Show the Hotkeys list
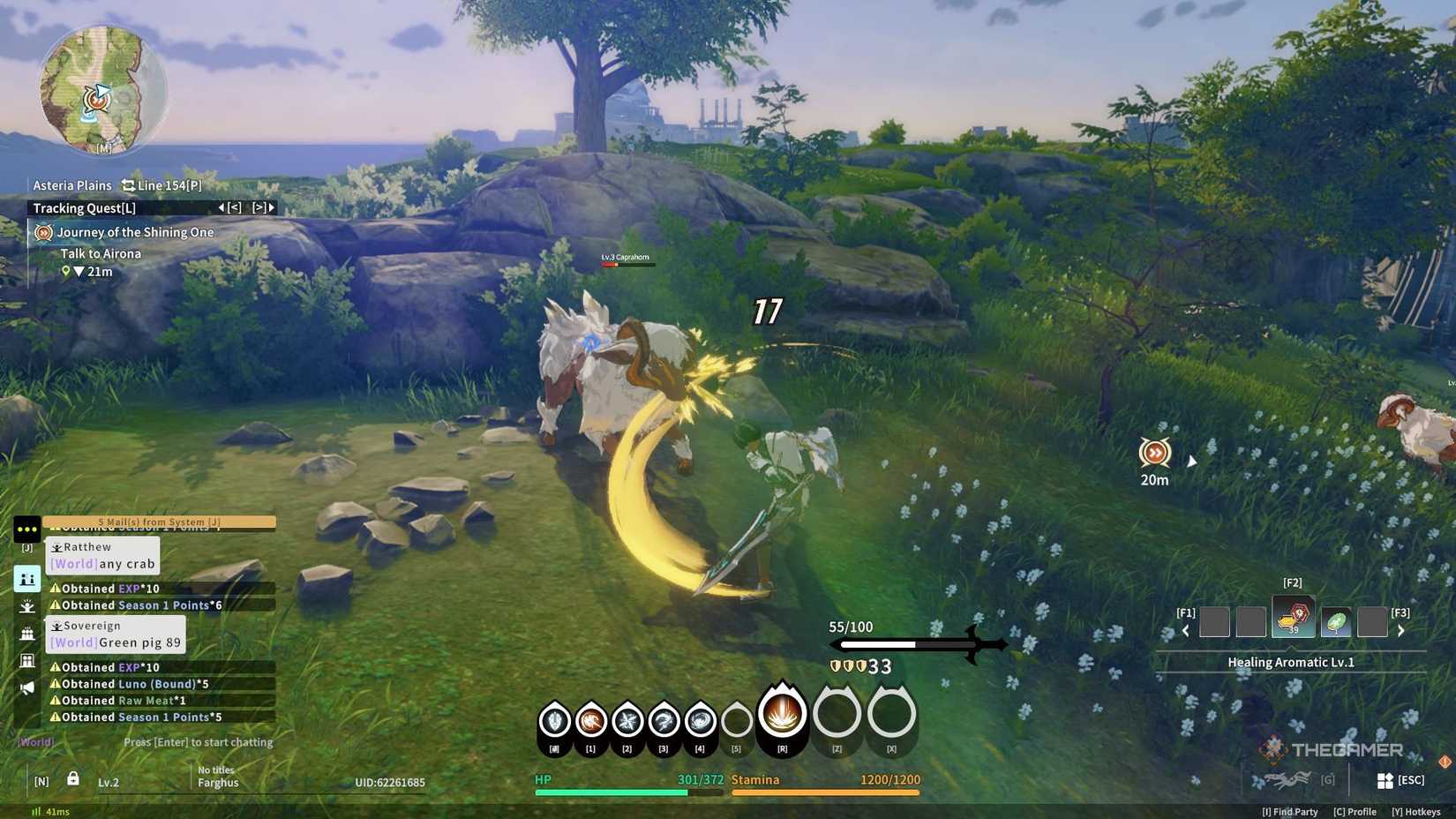This screenshot has width=1456, height=819. (1415, 812)
